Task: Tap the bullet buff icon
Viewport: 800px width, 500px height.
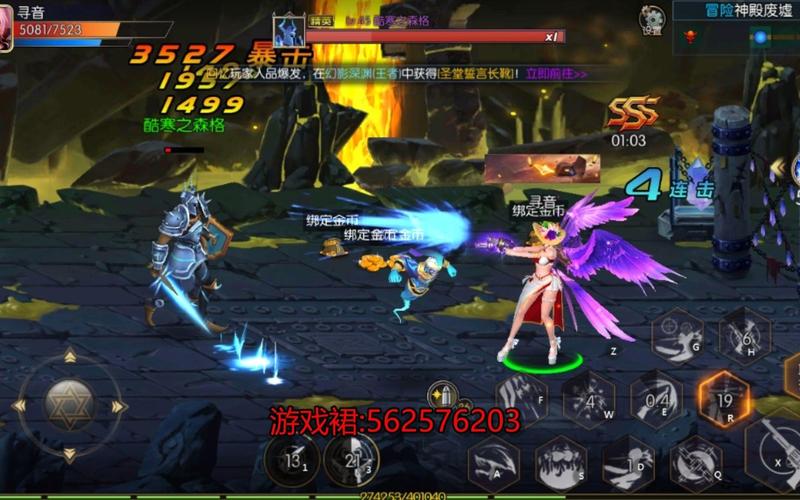Action: [x=440, y=396]
